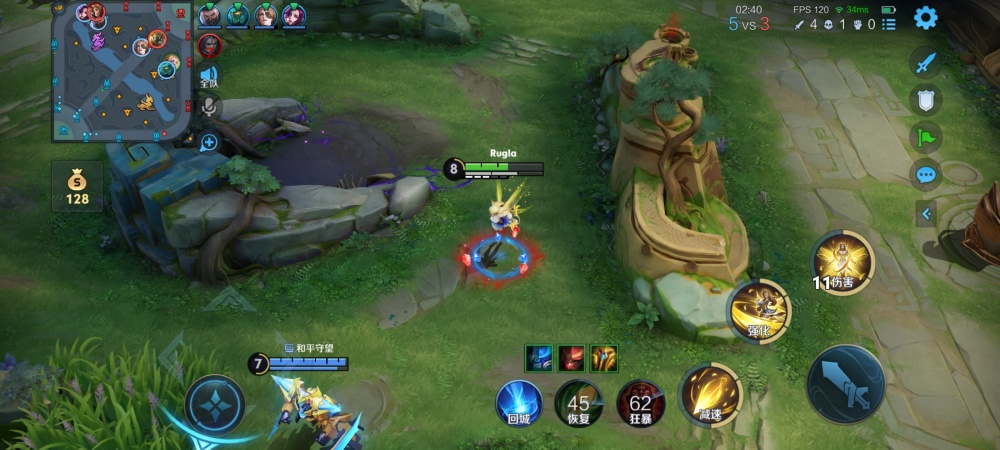Screen dimensions: 1000x450
Task: Tap the shield retreat signal button
Action: [x=926, y=99]
